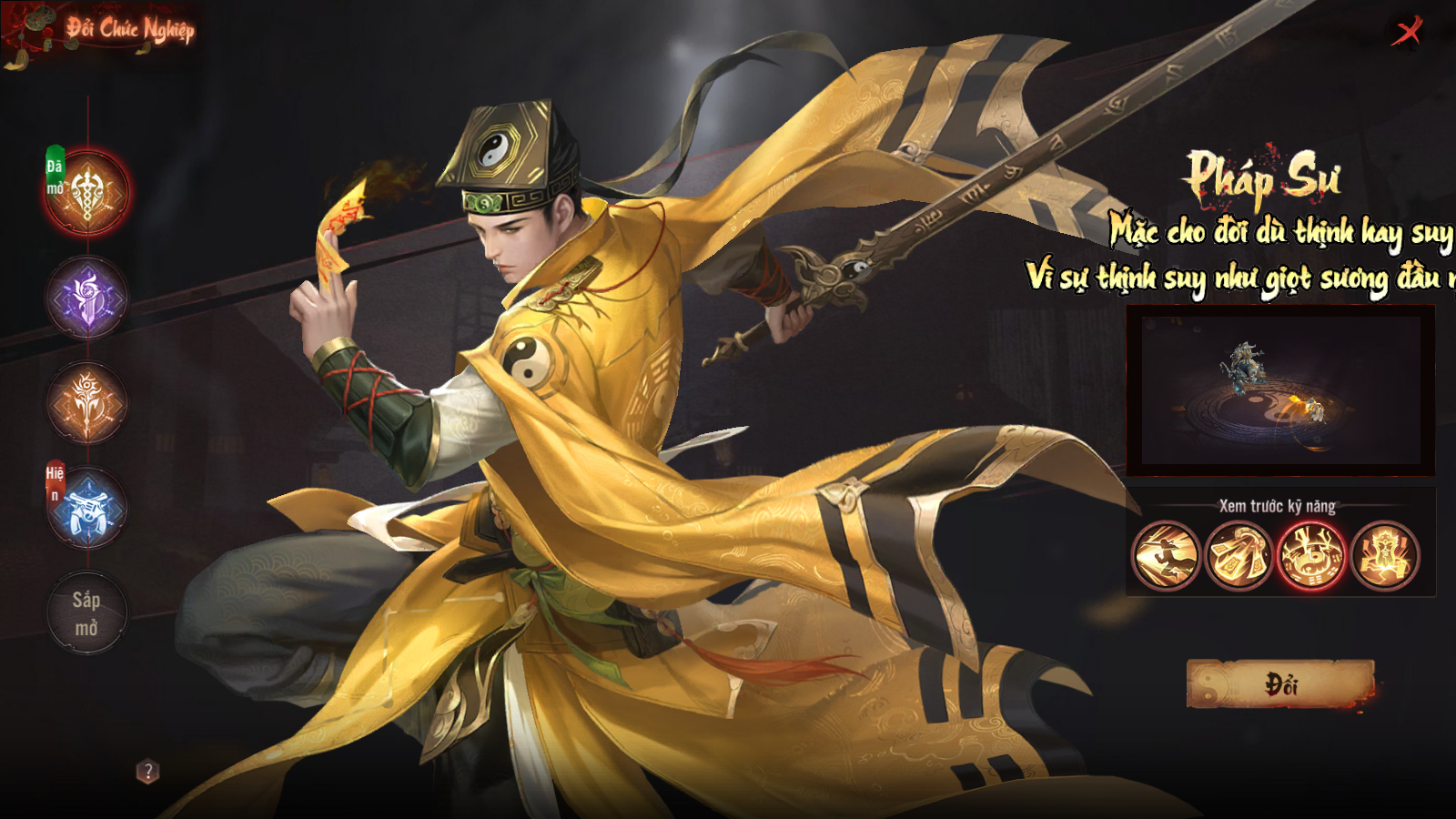This screenshot has width=1456, height=819.
Task: Select the Sắp mở locked class node
Action: tap(86, 612)
